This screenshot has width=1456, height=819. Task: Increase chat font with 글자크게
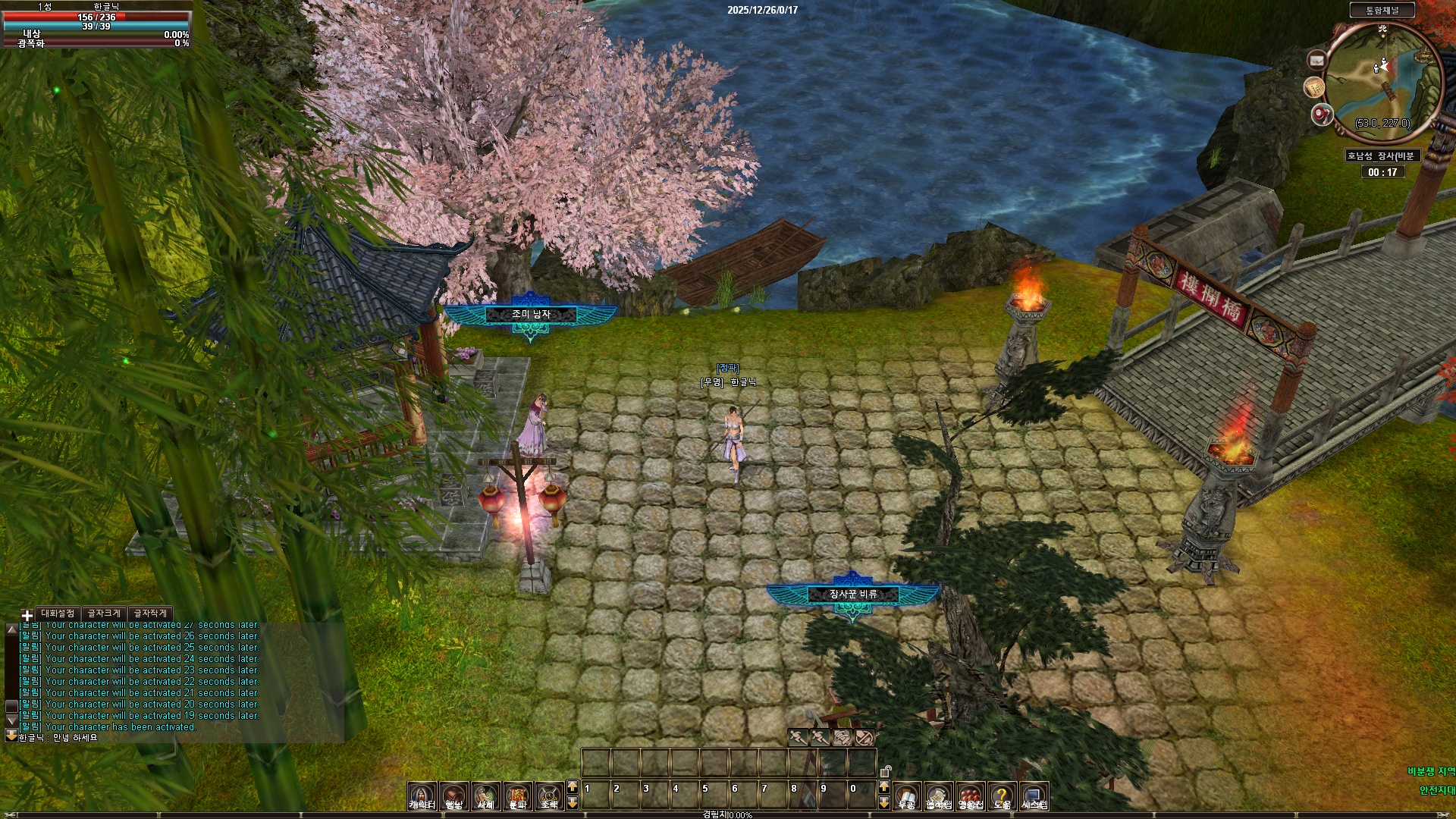tap(104, 613)
